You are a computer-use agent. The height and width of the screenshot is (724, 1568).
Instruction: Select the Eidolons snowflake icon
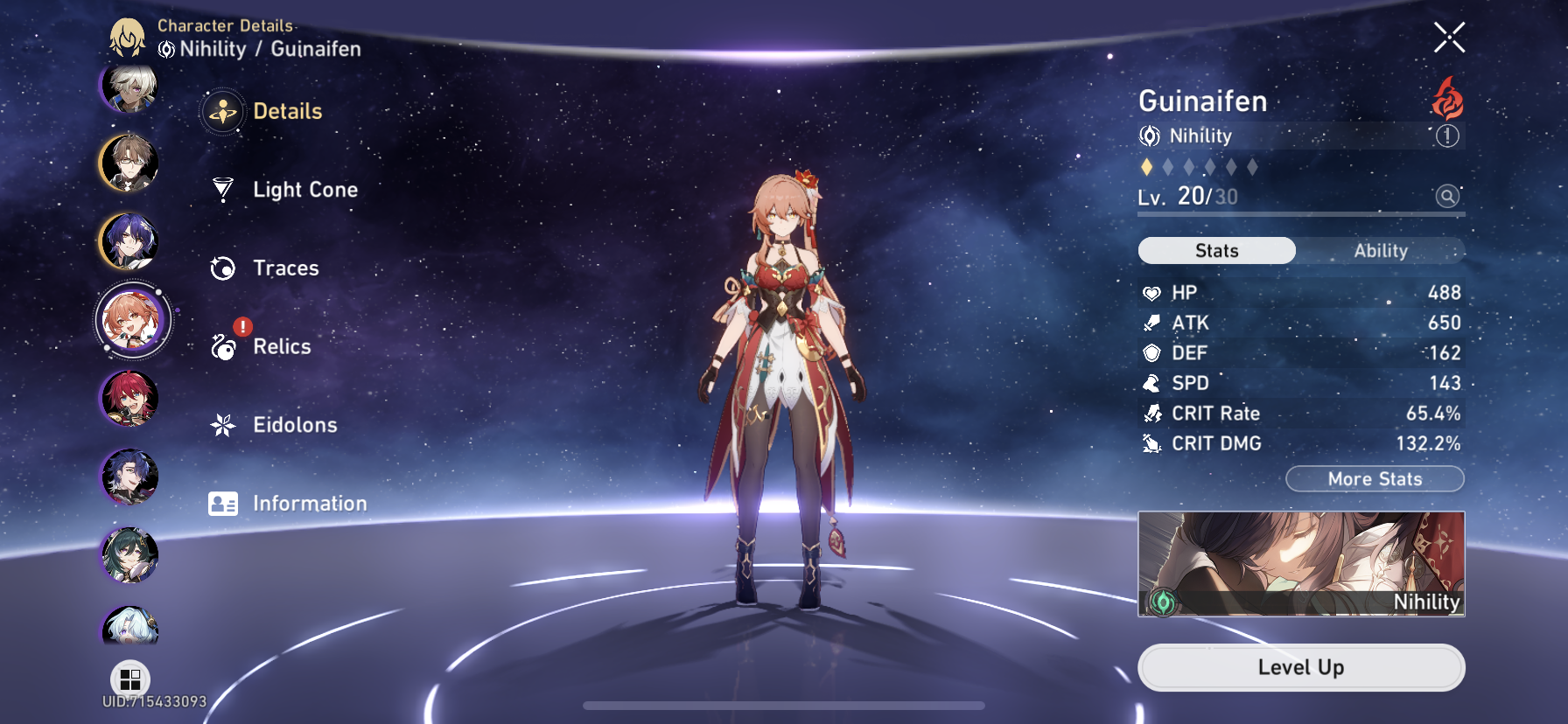(x=224, y=425)
